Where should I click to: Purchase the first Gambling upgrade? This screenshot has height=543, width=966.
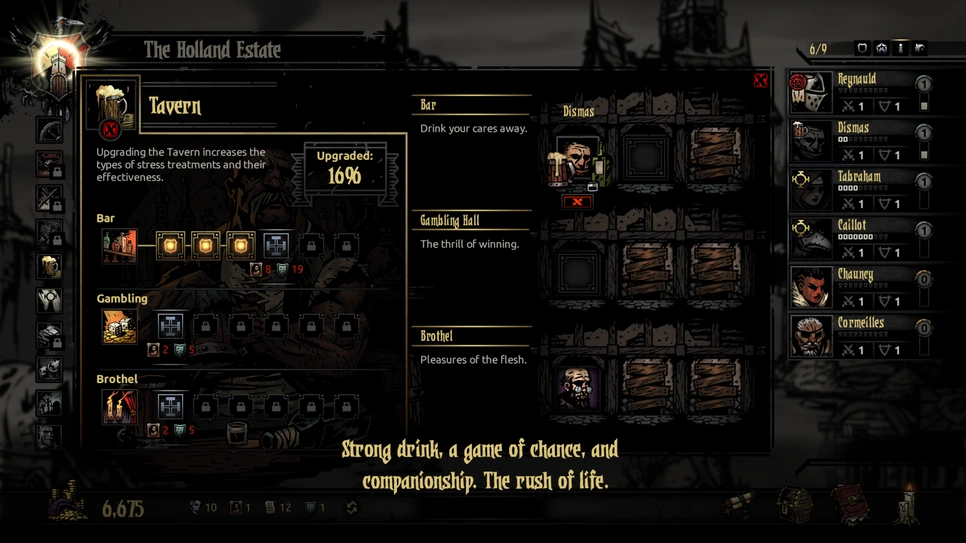click(x=171, y=325)
